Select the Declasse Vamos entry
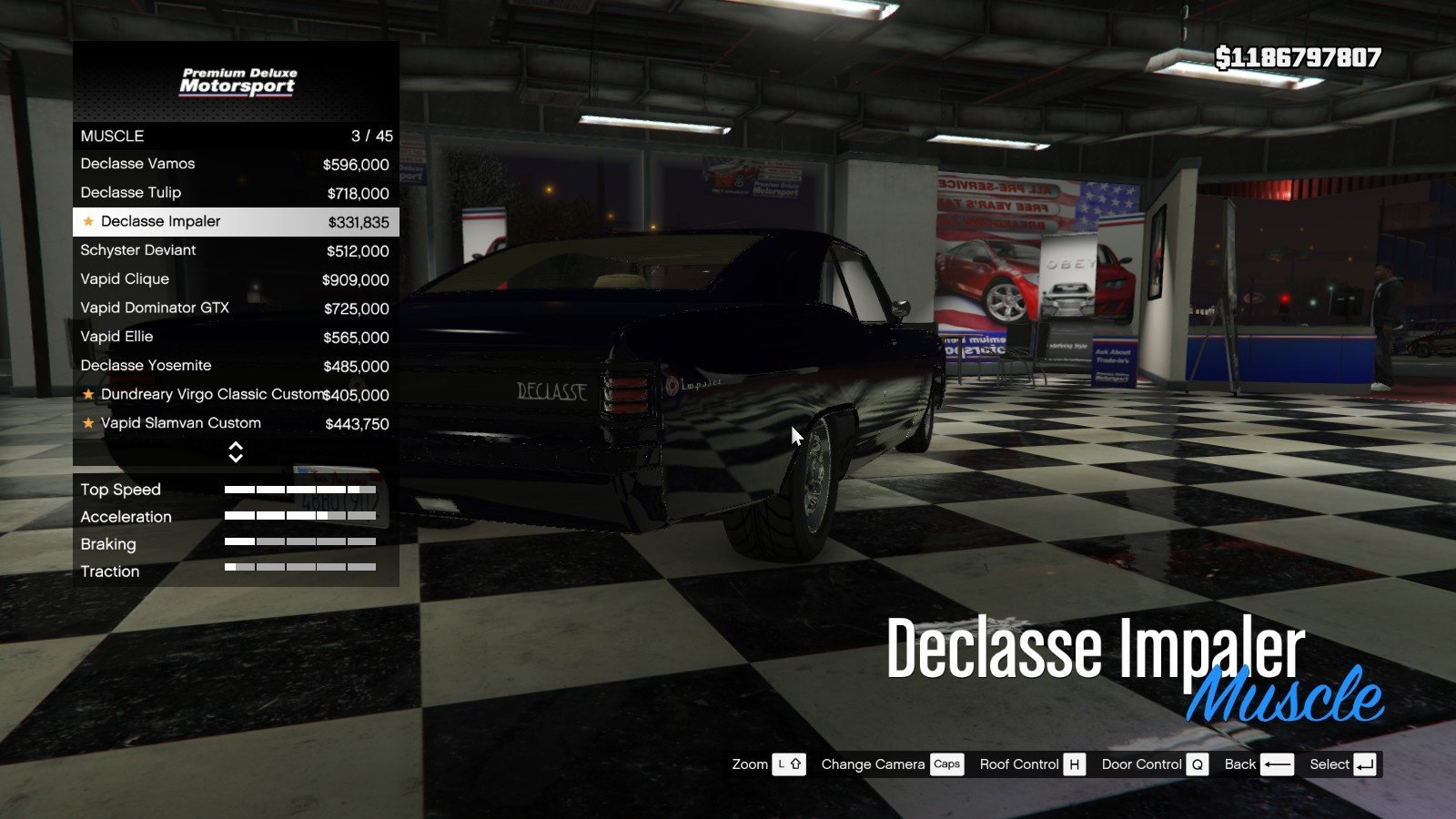This screenshot has width=1456, height=819. click(x=235, y=164)
